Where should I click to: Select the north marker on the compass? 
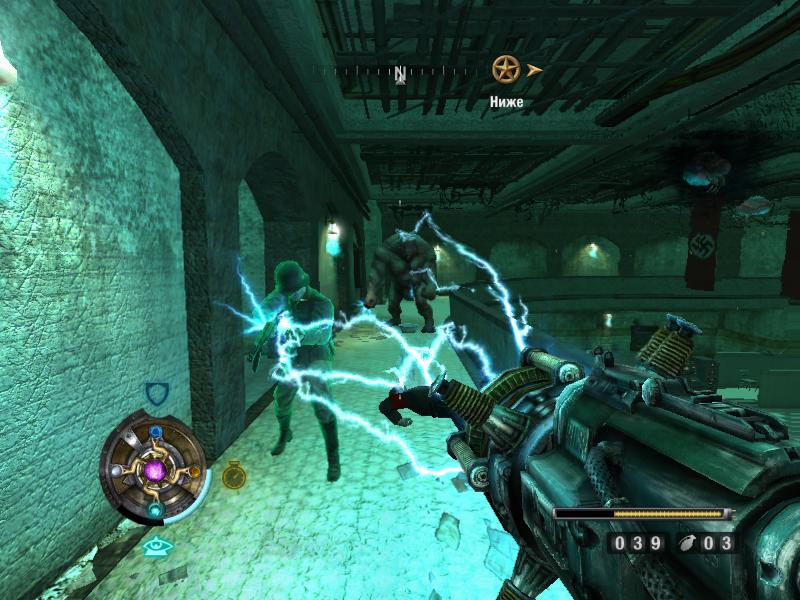(x=400, y=73)
